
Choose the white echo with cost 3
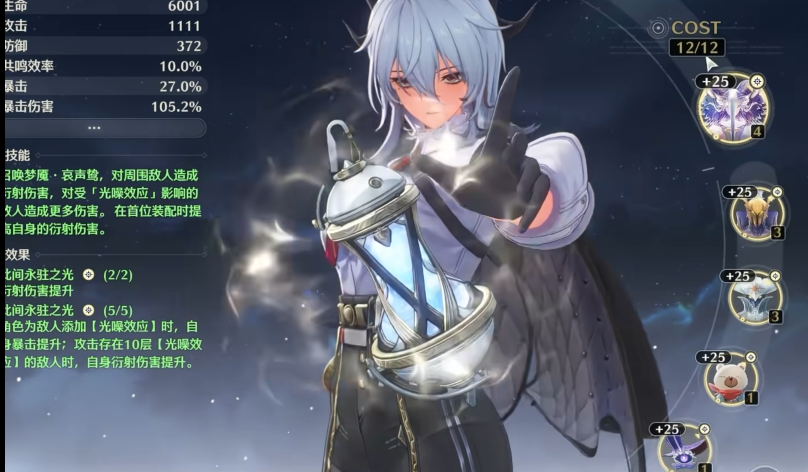click(755, 297)
